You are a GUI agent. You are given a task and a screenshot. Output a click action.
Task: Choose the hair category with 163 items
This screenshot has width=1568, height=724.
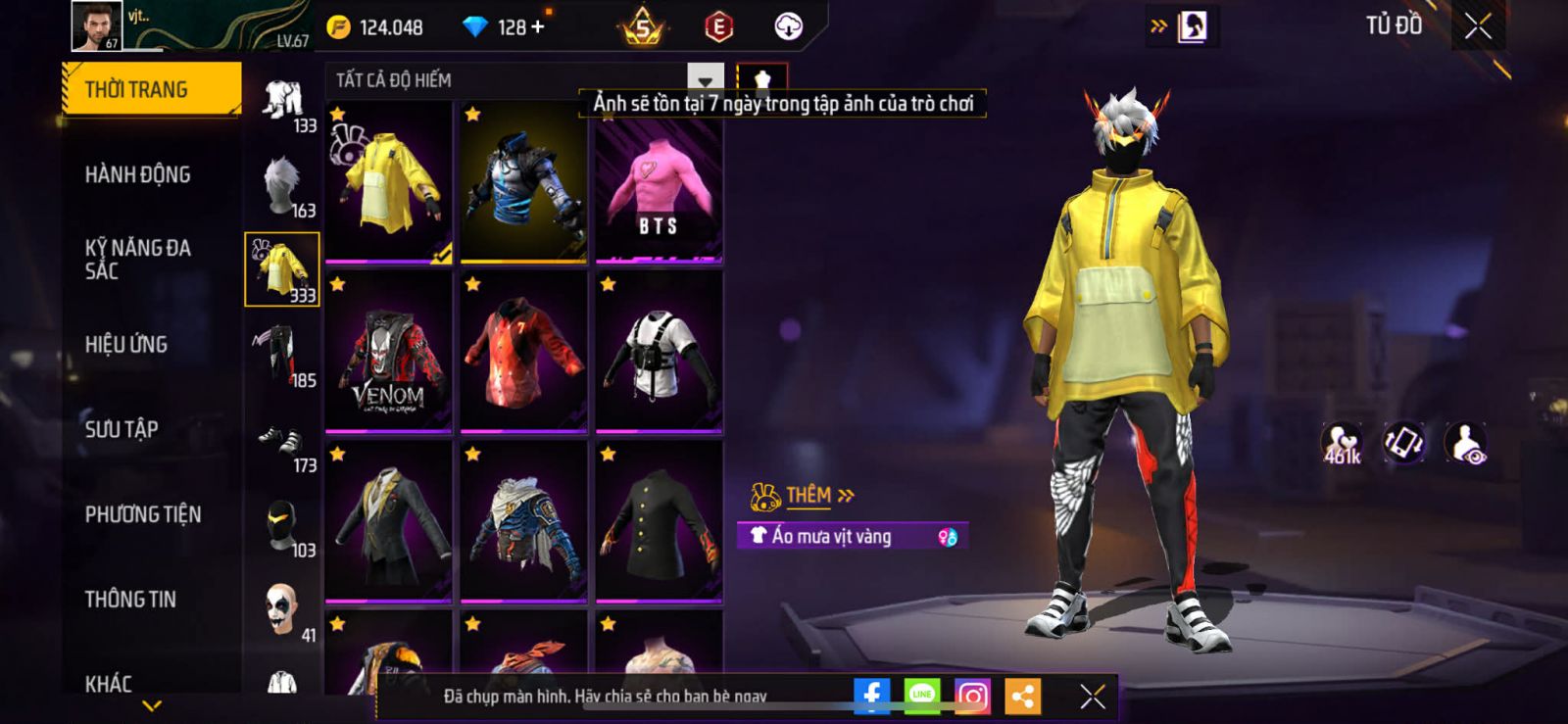[x=282, y=186]
